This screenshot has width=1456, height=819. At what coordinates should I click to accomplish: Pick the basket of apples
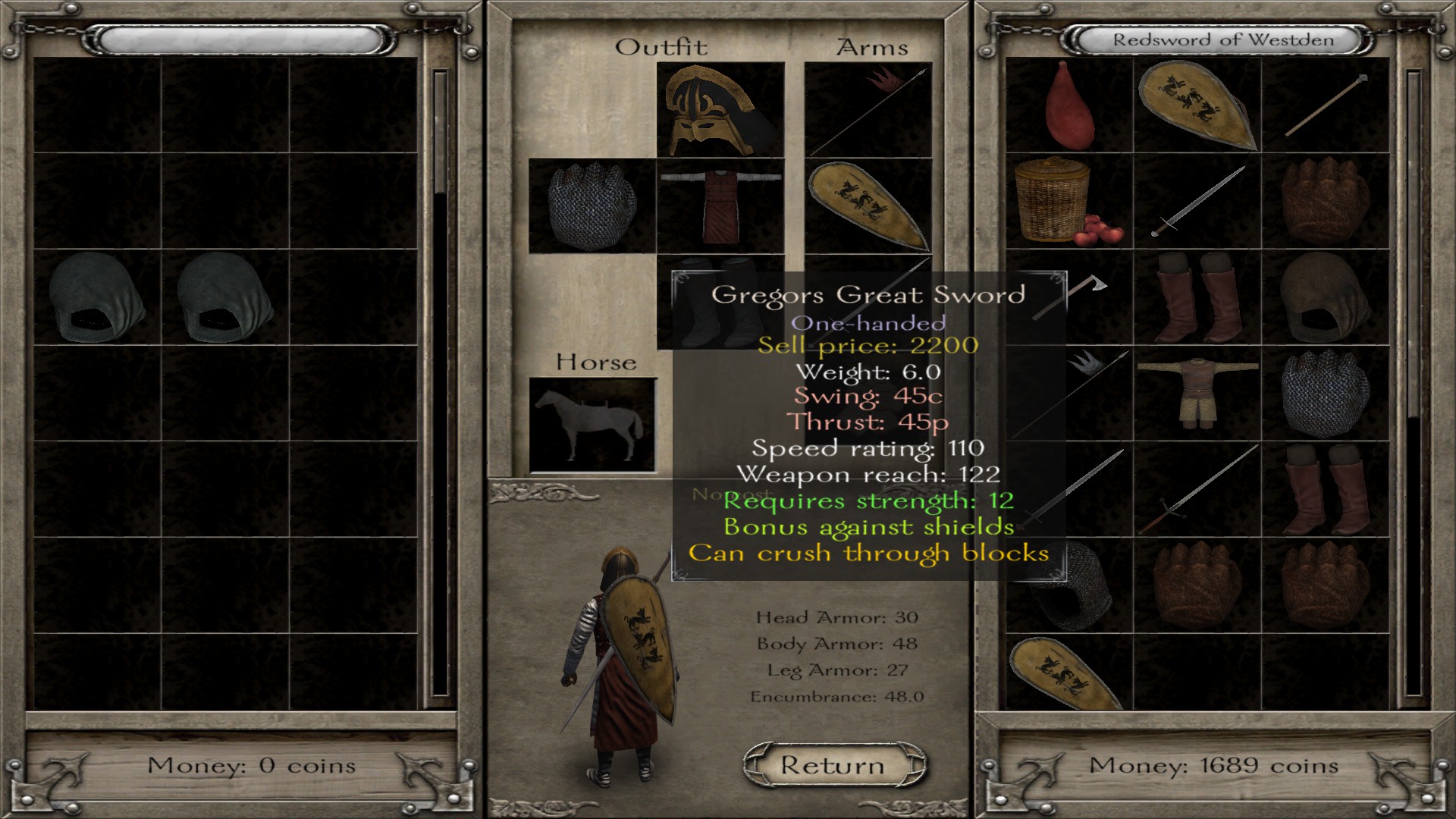(x=1068, y=201)
